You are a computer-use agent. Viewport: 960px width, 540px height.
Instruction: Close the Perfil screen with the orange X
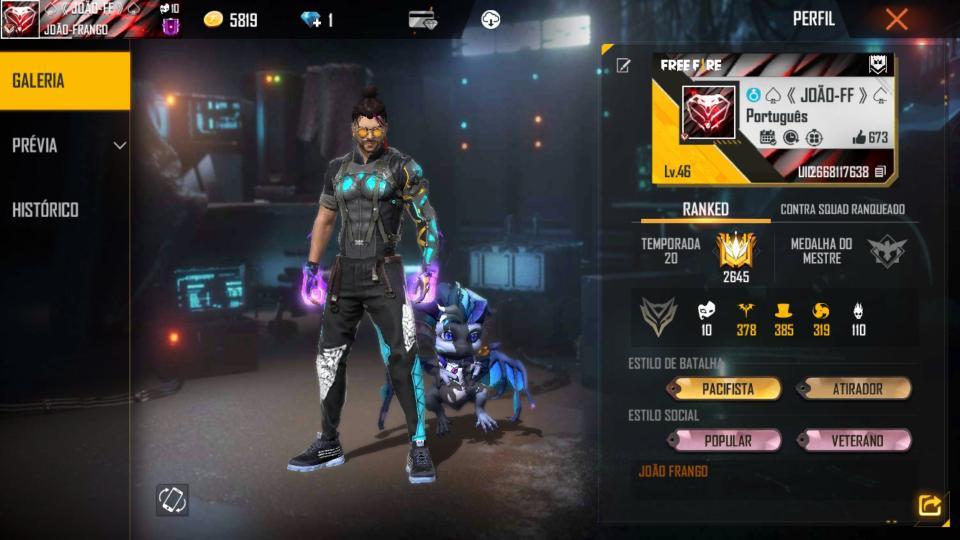(896, 19)
